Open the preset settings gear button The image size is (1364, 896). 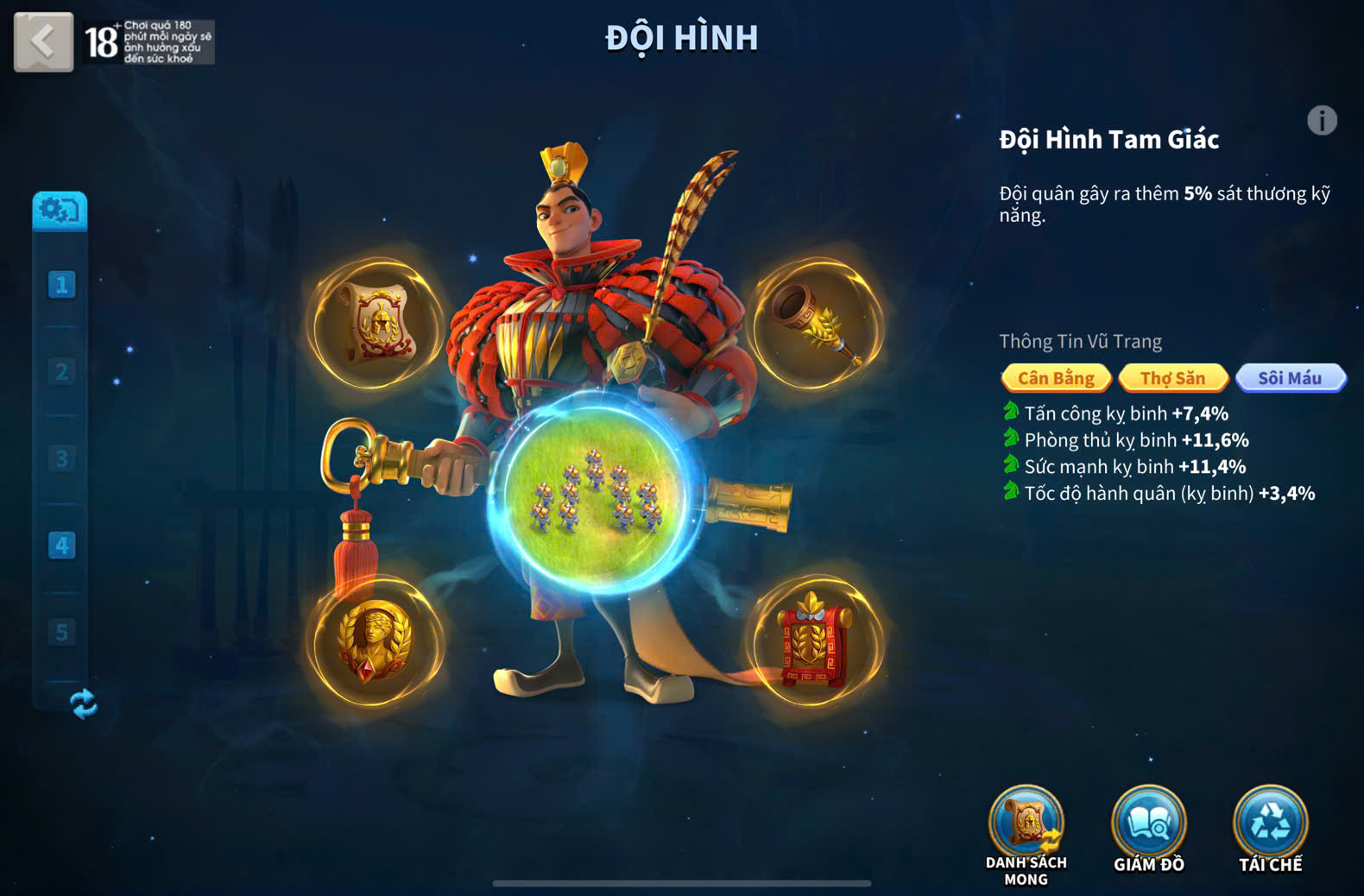[x=60, y=211]
